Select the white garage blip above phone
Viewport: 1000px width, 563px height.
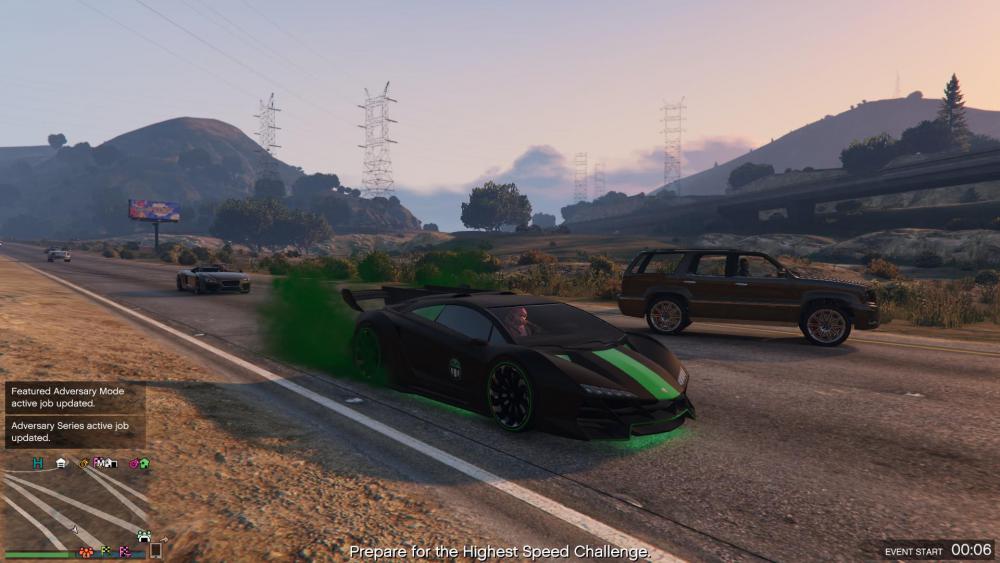pos(143,536)
